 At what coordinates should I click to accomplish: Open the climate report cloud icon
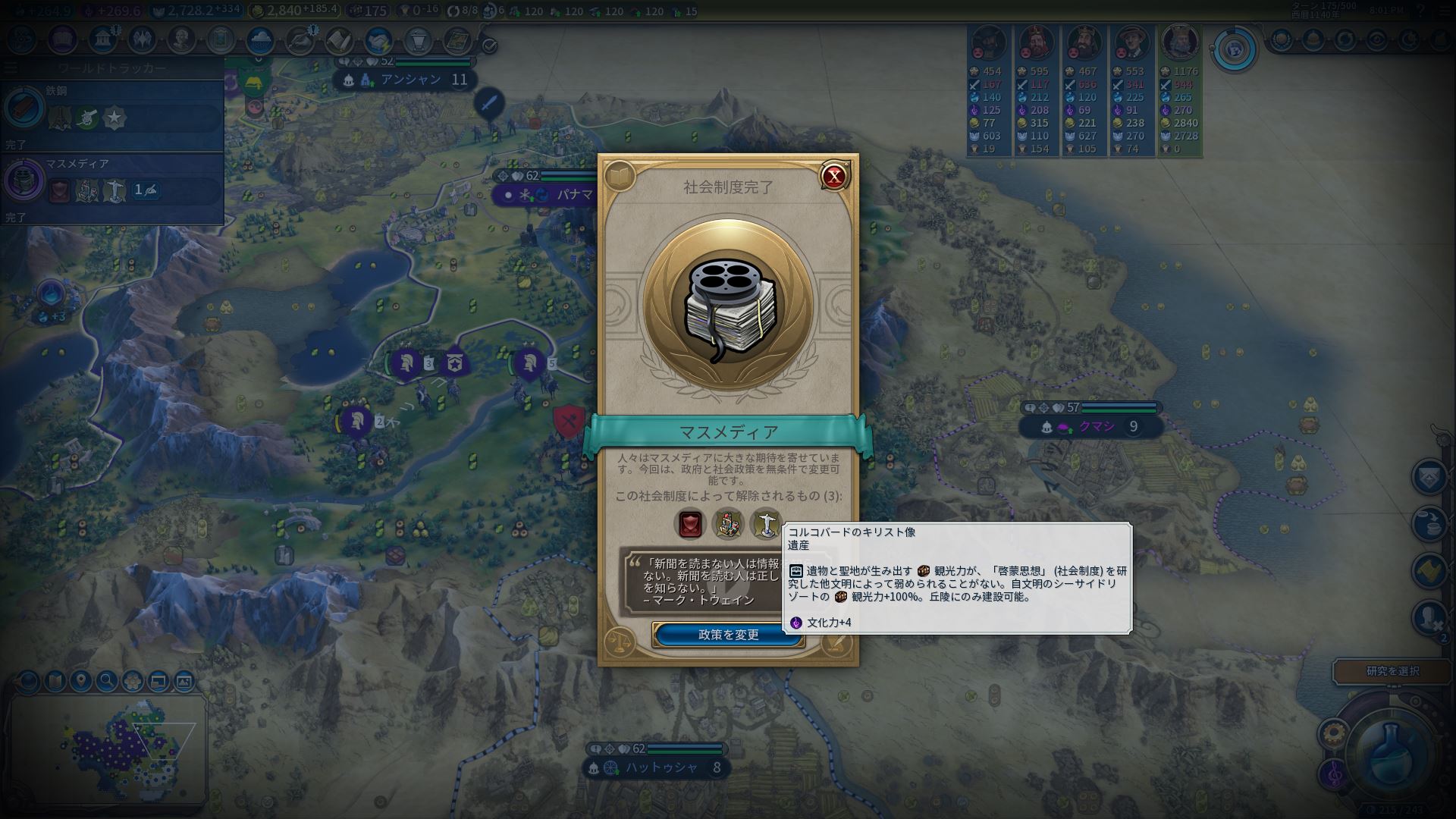pyautogui.click(x=260, y=39)
